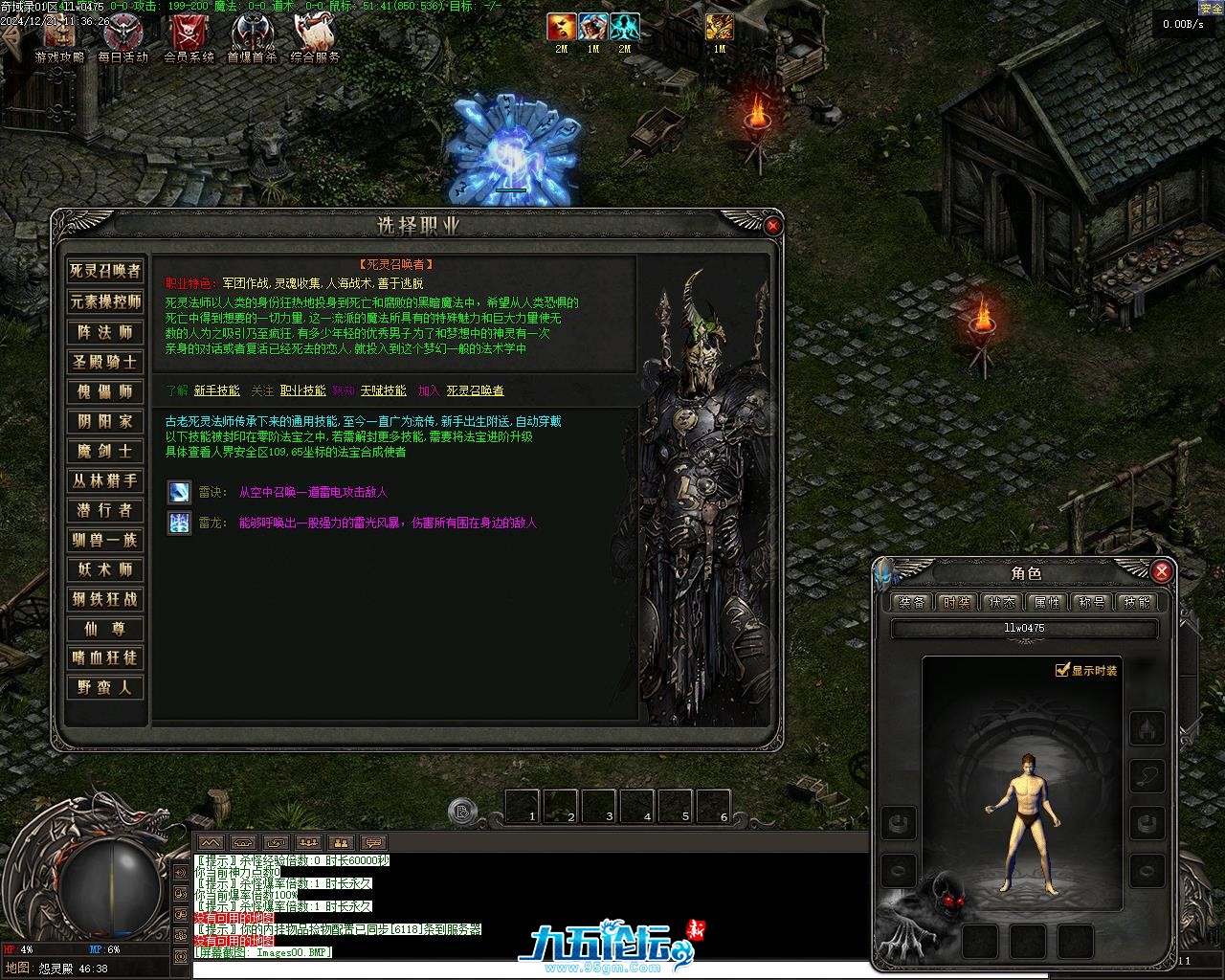Open the 综合服务 services icon
1225x980 pixels.
(315, 36)
